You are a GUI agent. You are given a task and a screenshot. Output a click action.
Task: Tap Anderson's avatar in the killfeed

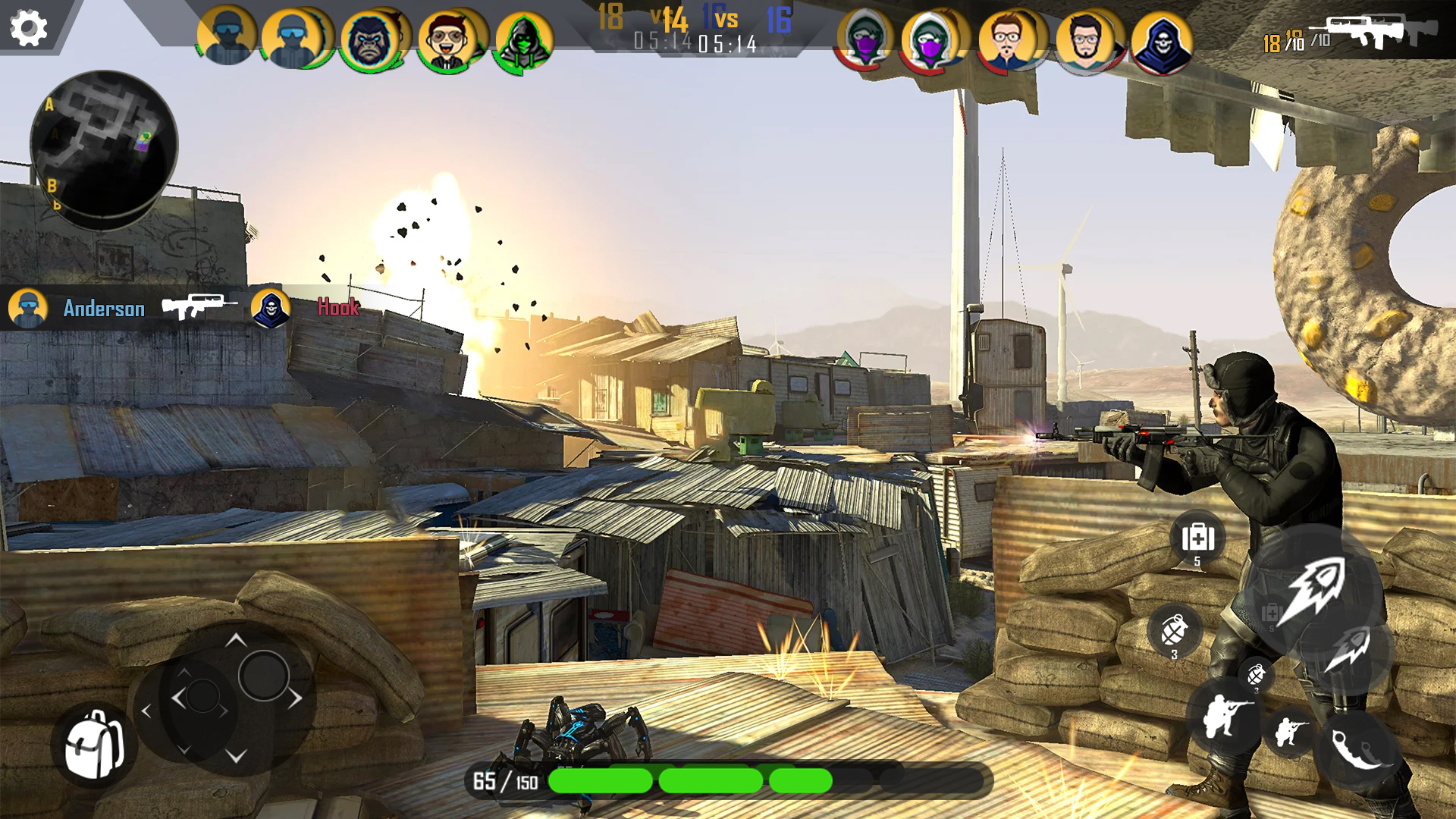click(x=27, y=309)
